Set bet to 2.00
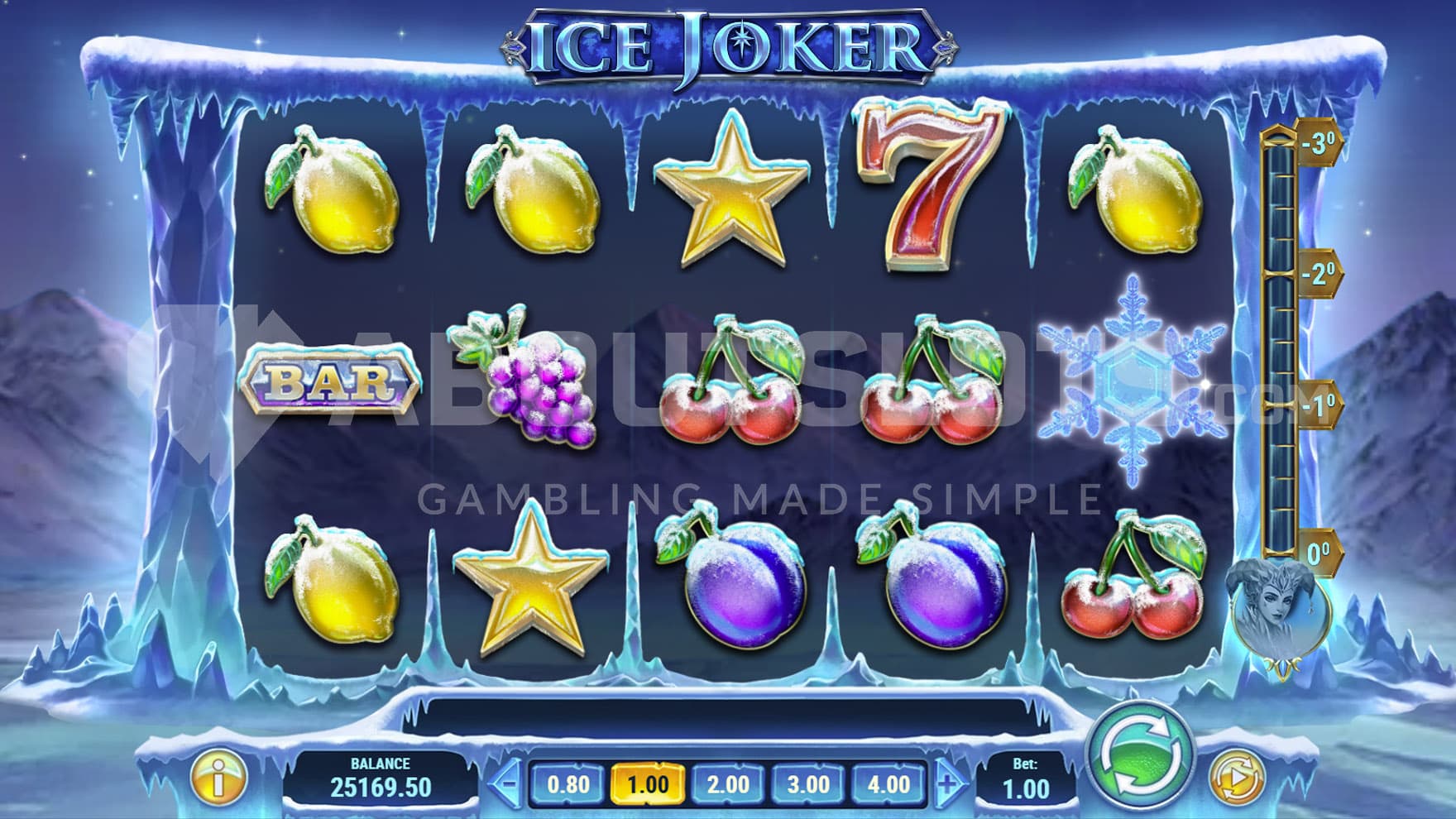Viewport: 1456px width, 819px height. click(x=727, y=783)
